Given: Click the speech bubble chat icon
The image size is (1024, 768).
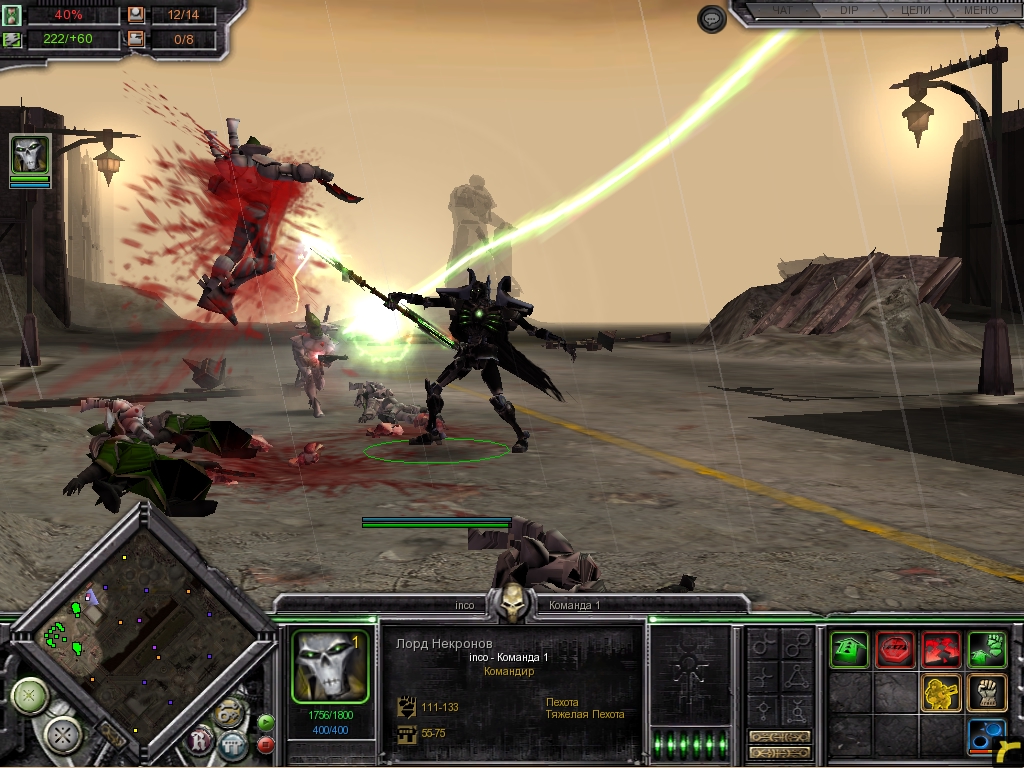Looking at the screenshot, I should pyautogui.click(x=712, y=19).
